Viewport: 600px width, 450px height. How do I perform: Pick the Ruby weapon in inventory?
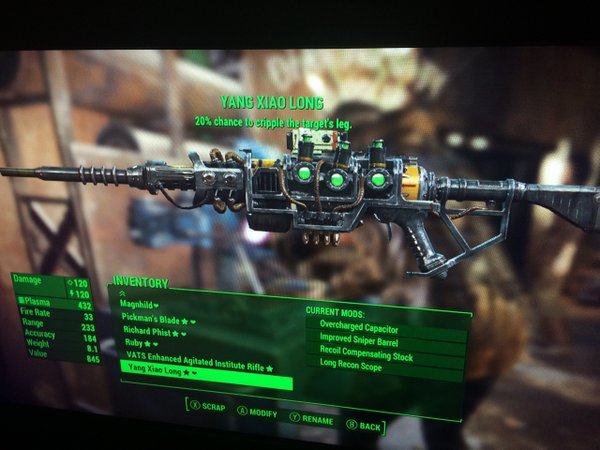click(138, 343)
